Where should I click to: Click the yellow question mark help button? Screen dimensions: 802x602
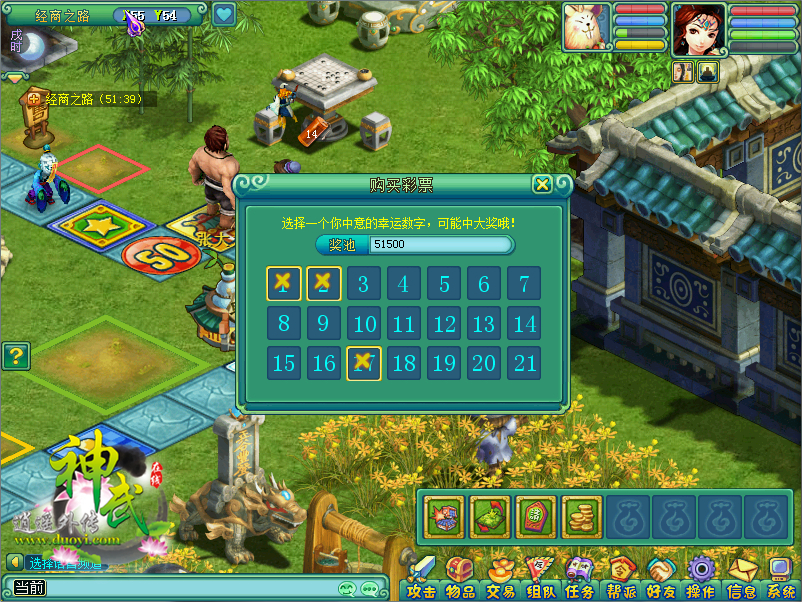click(15, 355)
